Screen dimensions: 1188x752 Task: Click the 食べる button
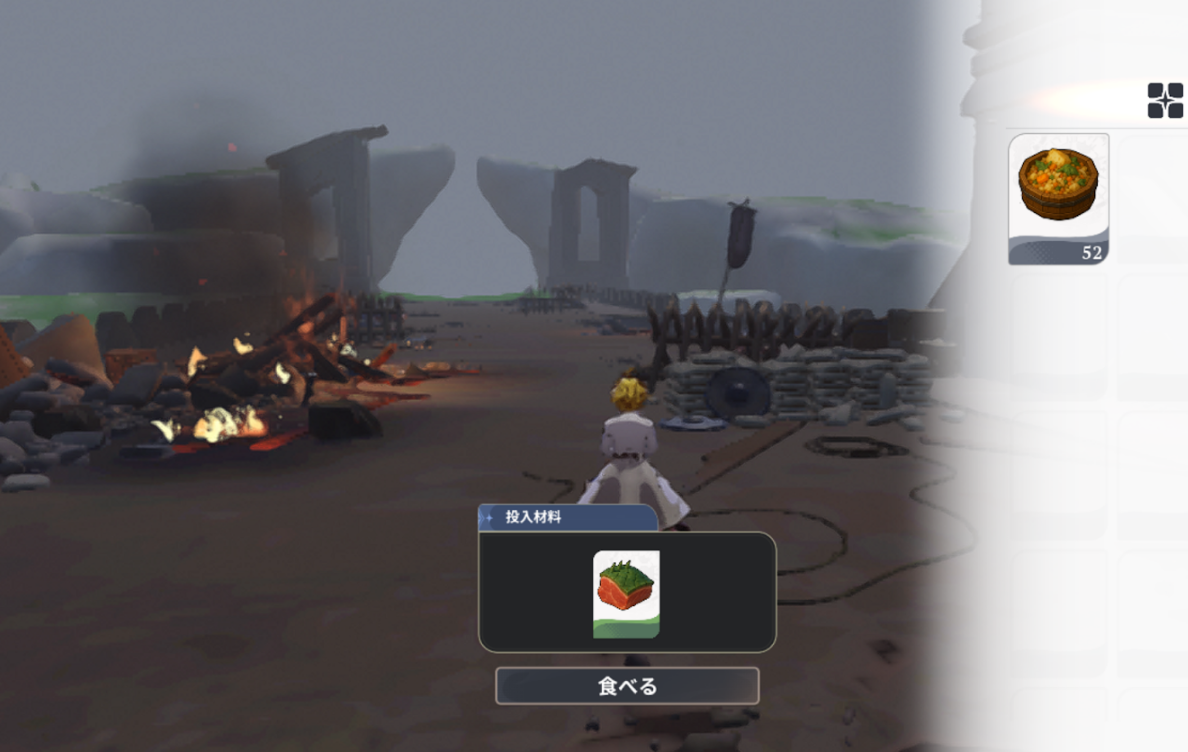pyautogui.click(x=627, y=686)
